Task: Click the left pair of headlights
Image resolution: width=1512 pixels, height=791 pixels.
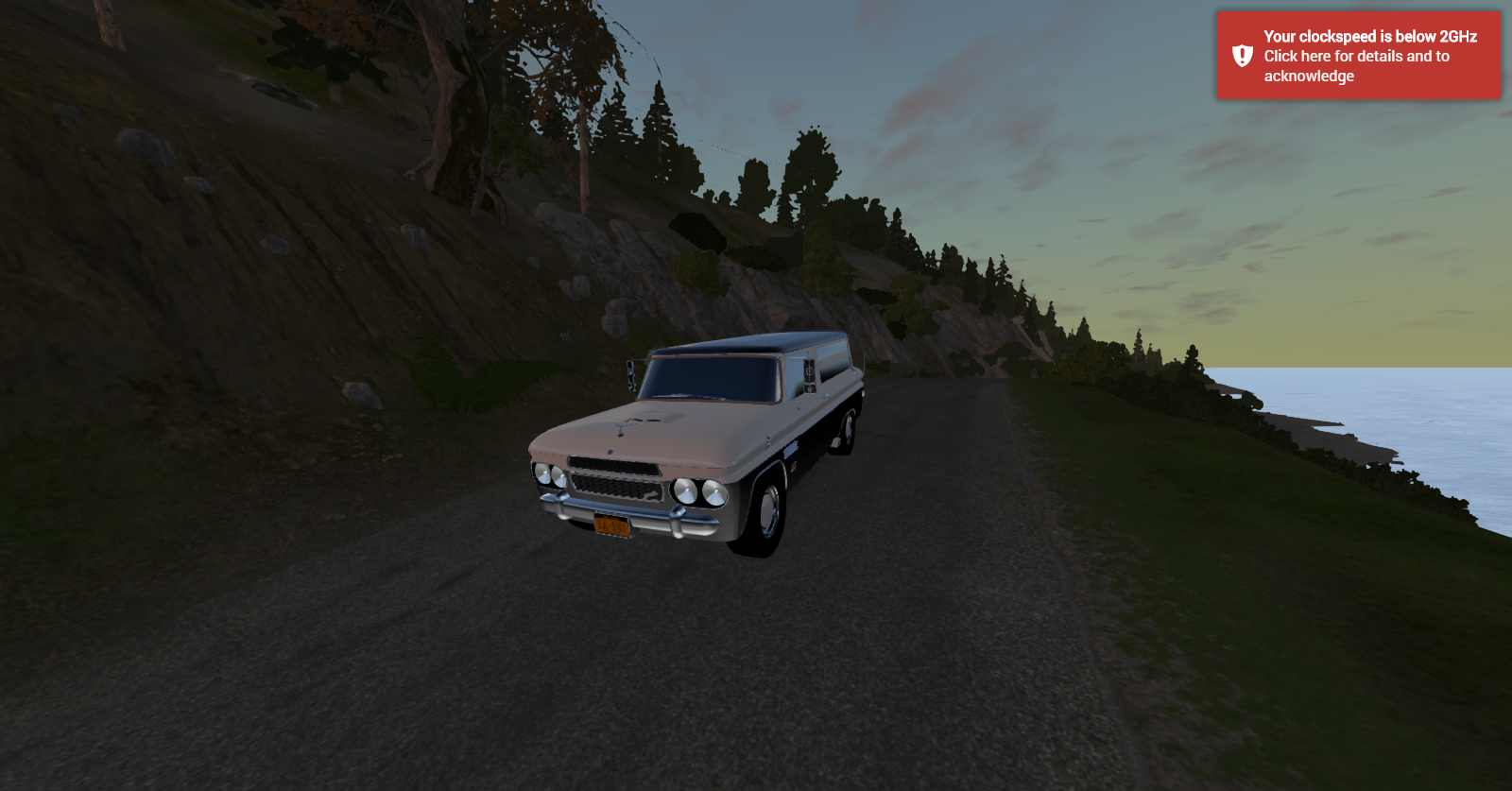Action: click(549, 475)
